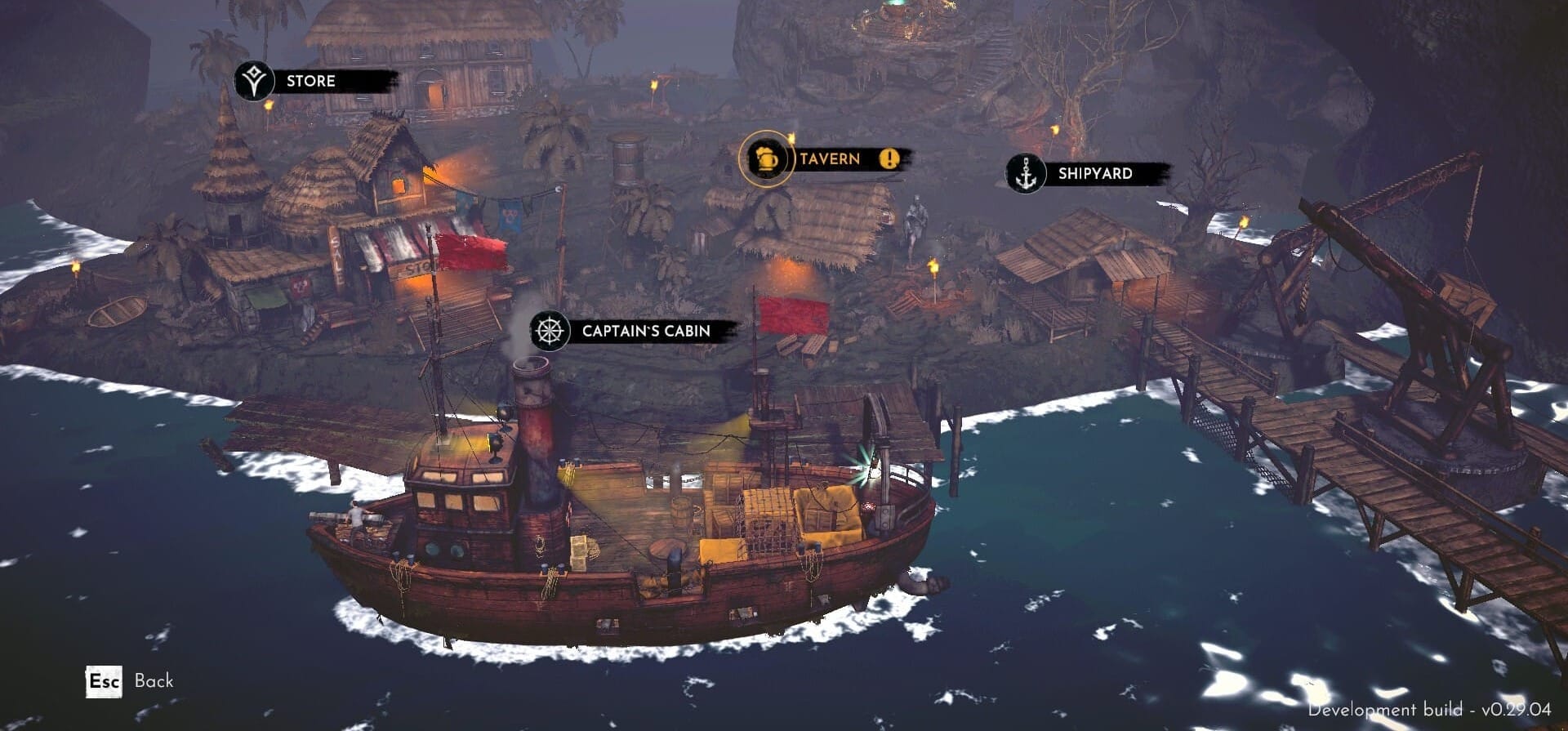The height and width of the screenshot is (731, 1568).
Task: Choose the ship wheel cabin icon
Action: pyautogui.click(x=550, y=331)
